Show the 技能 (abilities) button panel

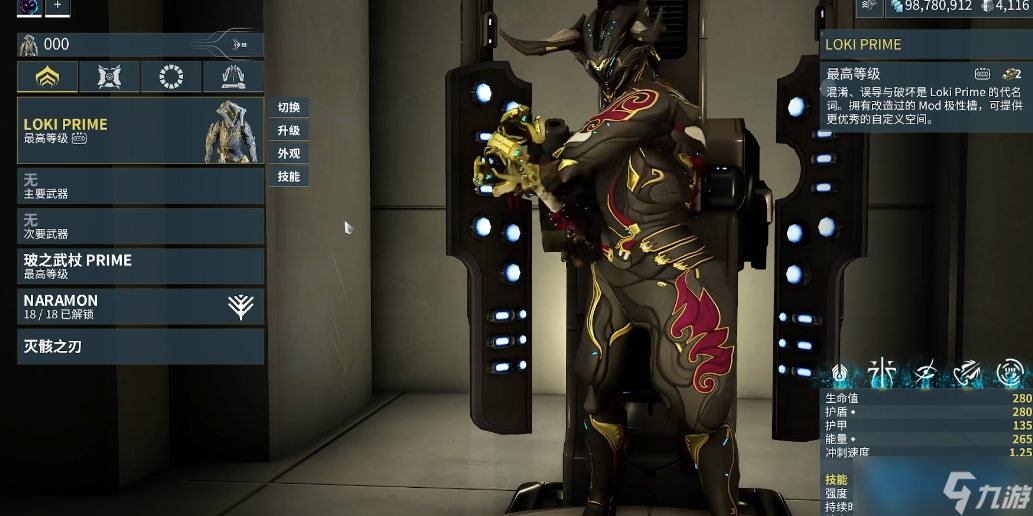coord(289,177)
